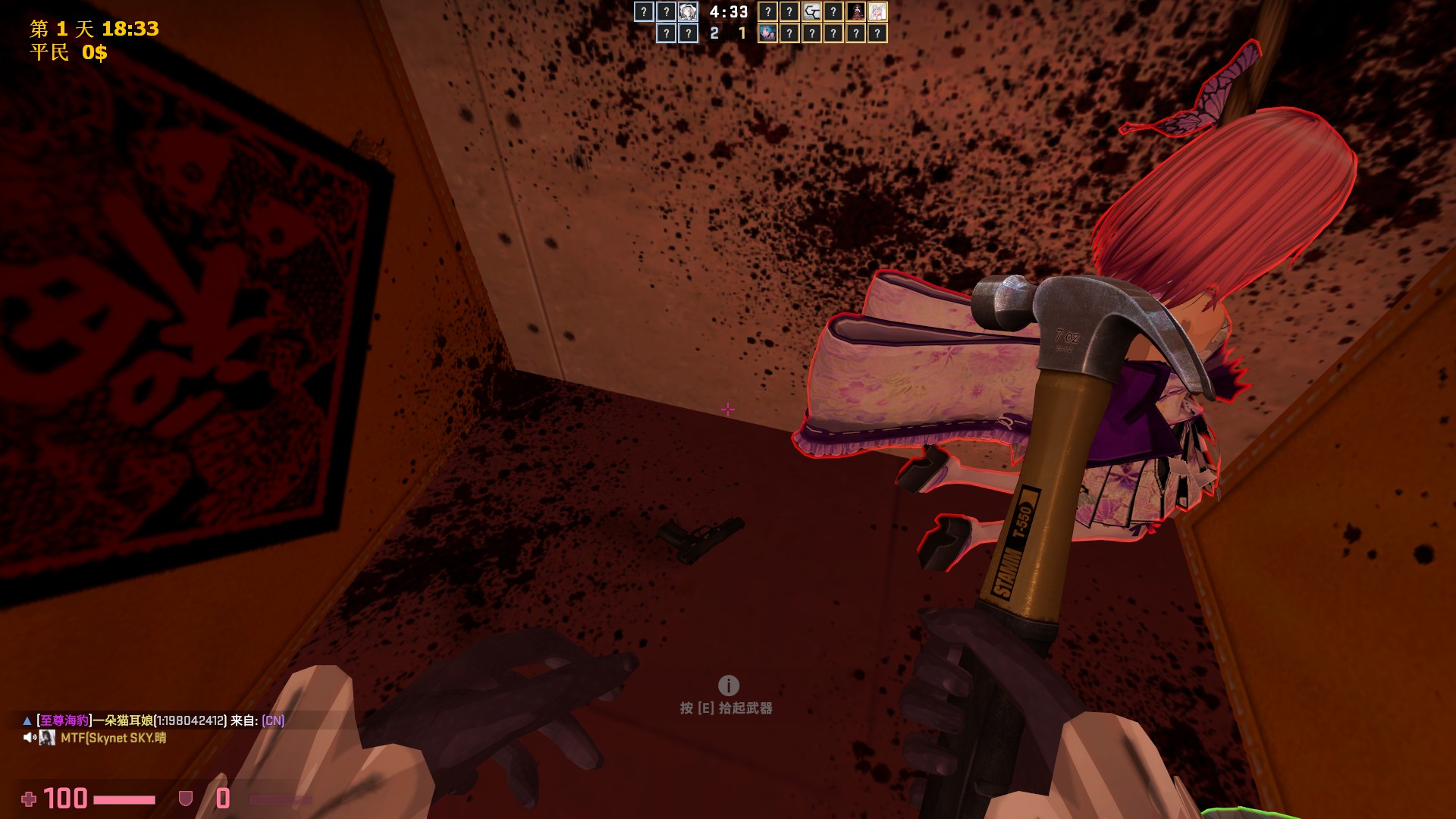Open the pink-haired girl avatar on gold team
1456x819 pixels.
(877, 11)
